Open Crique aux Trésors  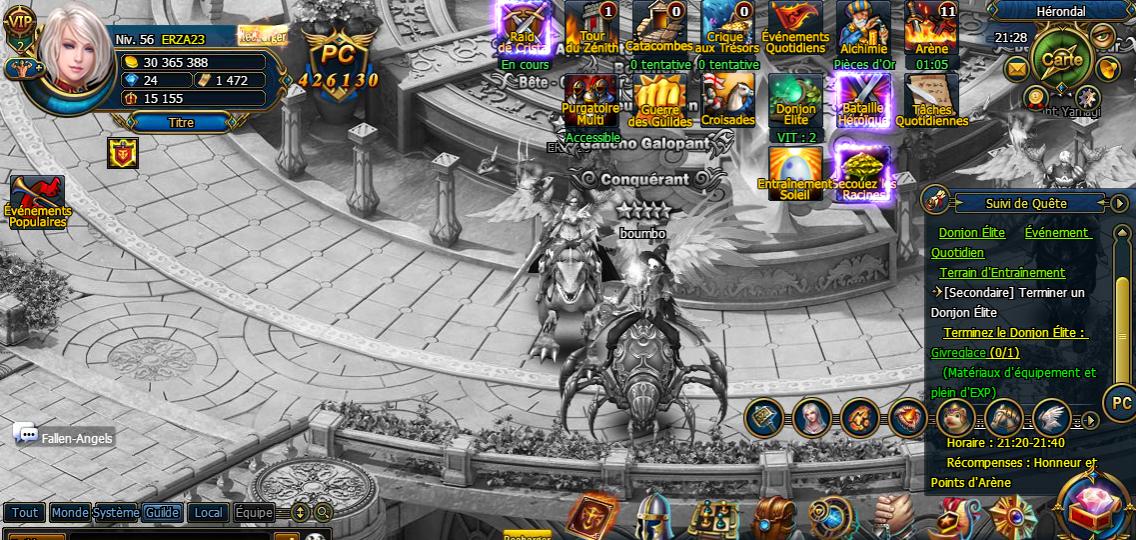(x=726, y=30)
